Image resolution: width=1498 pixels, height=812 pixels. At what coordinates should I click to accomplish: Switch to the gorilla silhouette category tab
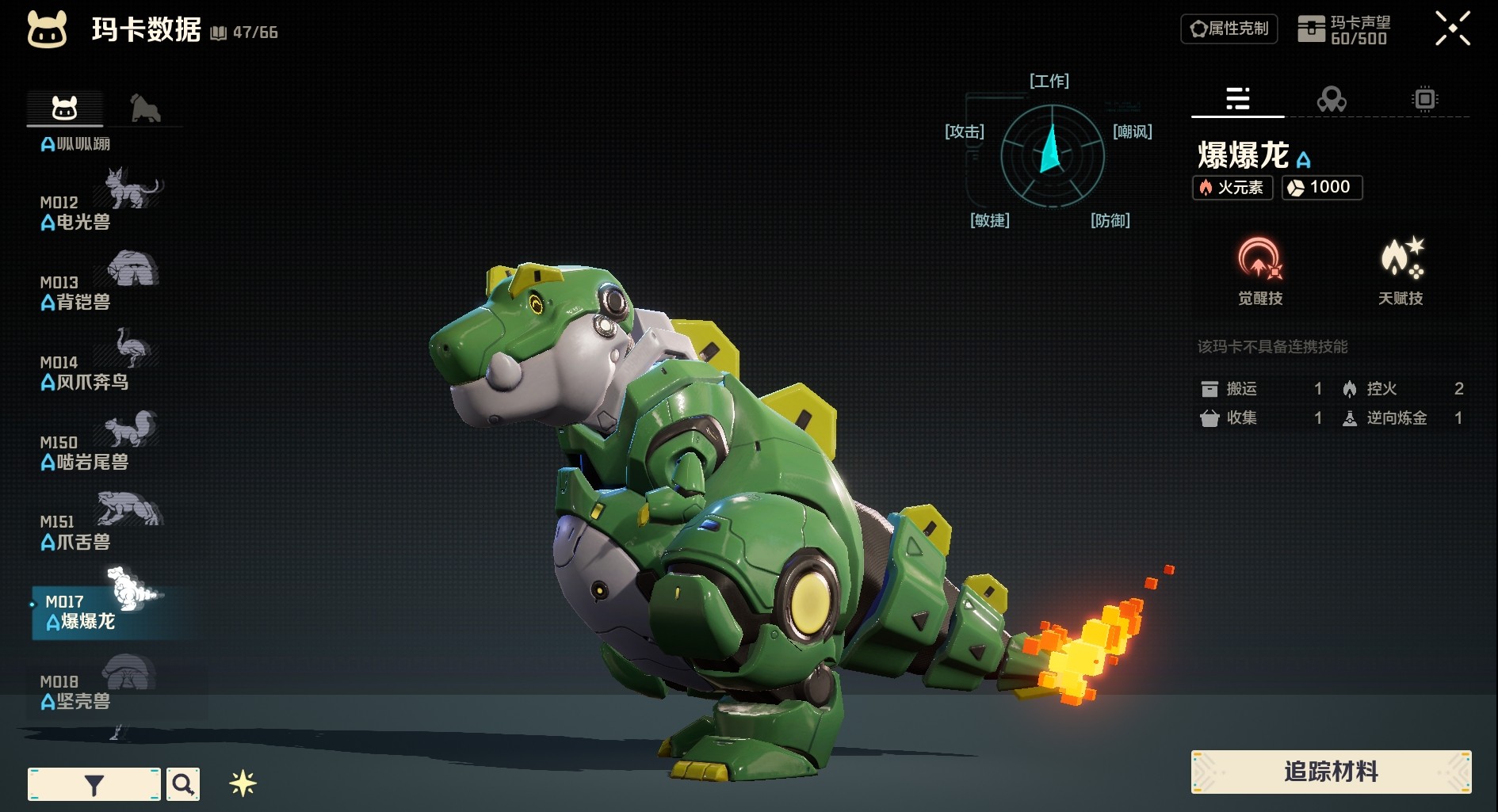click(x=145, y=109)
